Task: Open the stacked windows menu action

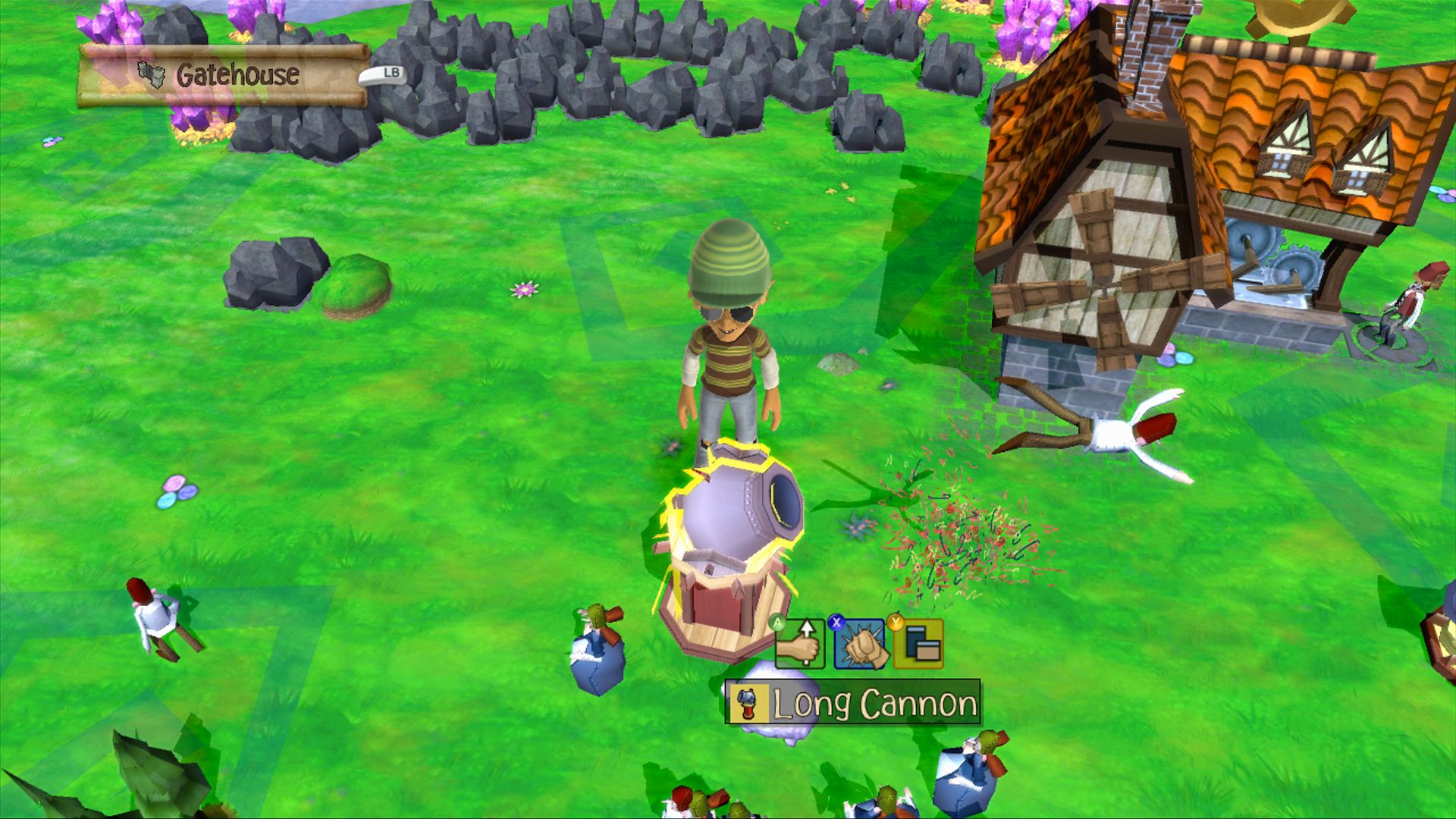Action: coord(919,645)
